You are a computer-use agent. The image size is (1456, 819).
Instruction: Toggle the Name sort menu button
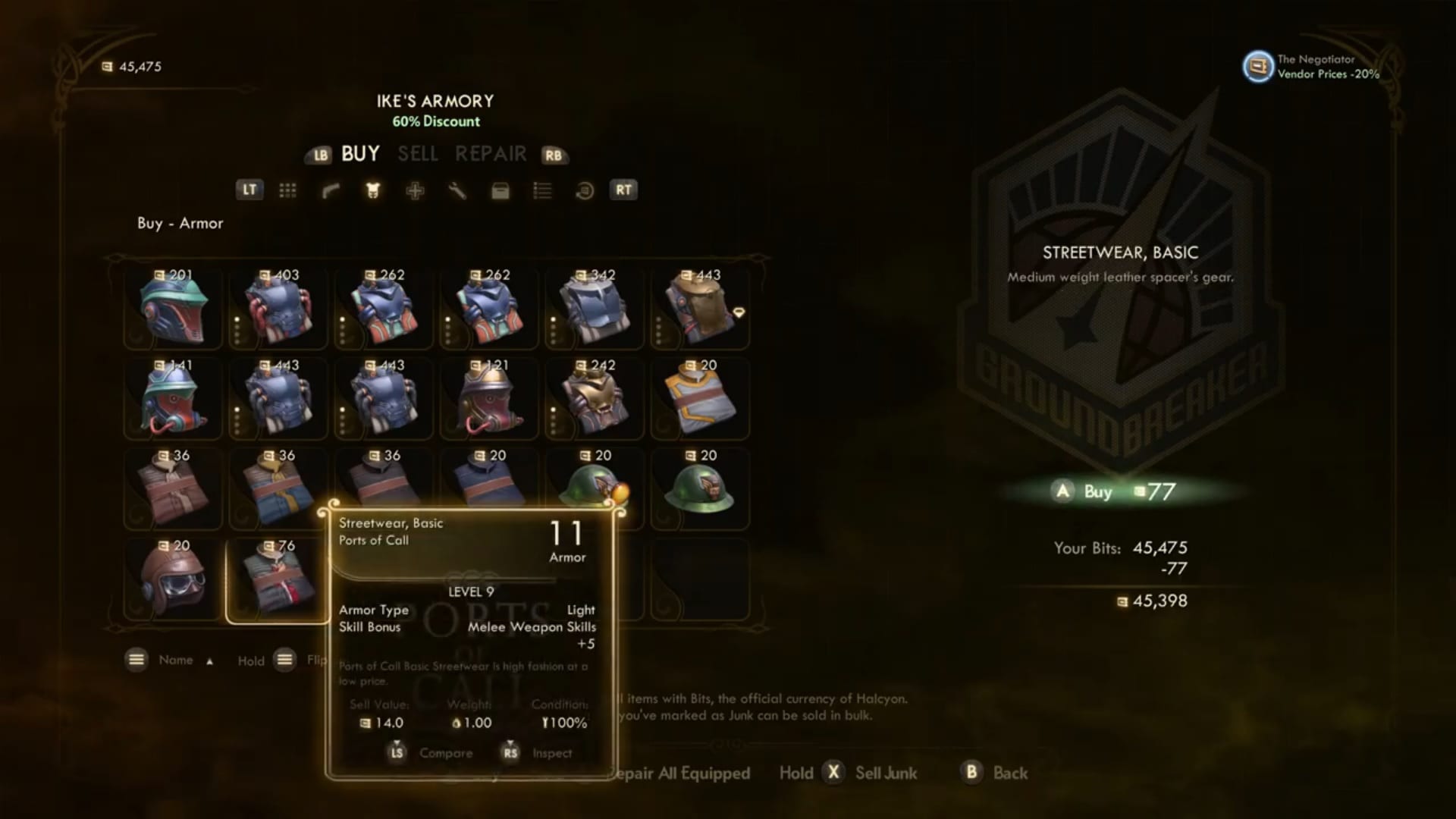(x=136, y=660)
